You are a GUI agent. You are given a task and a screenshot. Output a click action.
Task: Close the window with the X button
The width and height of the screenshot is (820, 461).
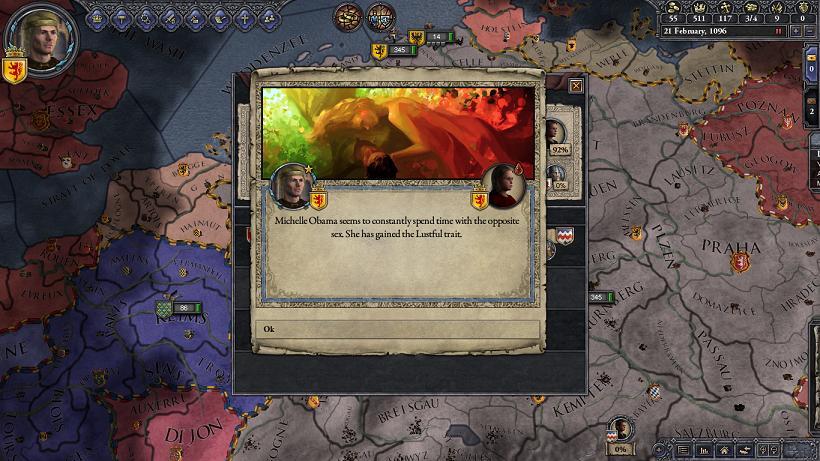click(x=576, y=86)
